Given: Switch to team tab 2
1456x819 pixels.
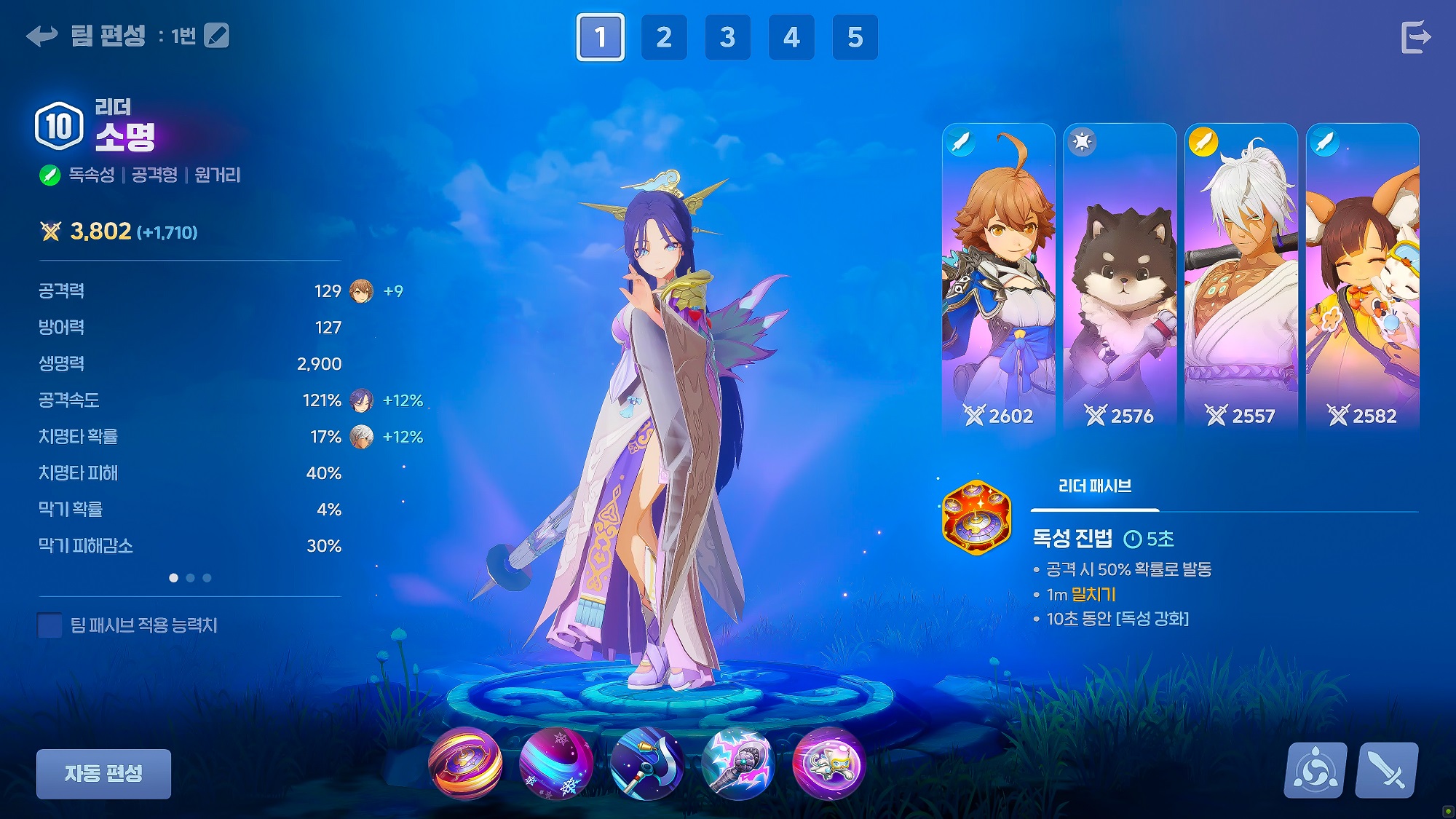Looking at the screenshot, I should [x=663, y=36].
